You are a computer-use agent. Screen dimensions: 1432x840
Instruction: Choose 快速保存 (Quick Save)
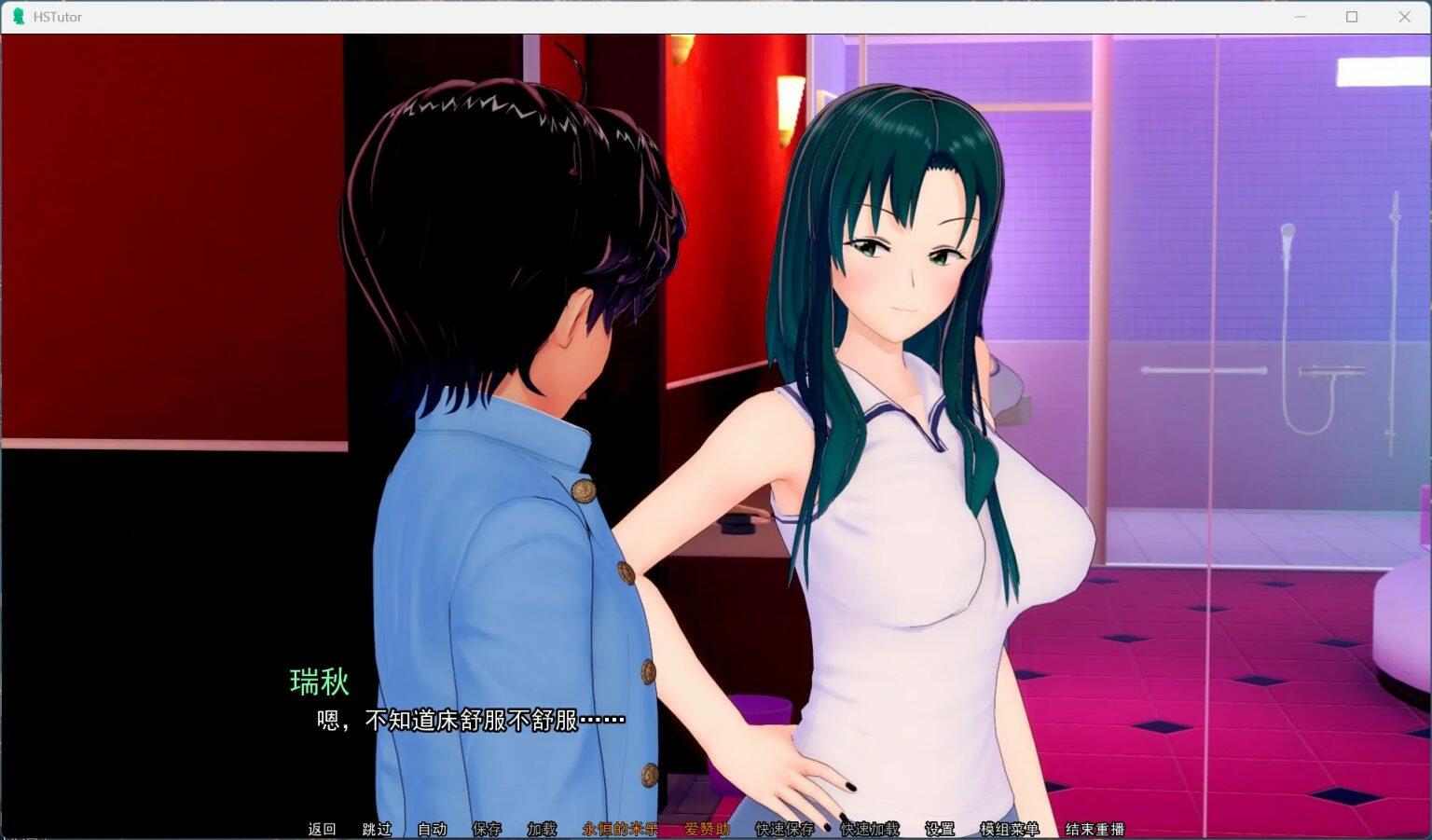pos(784,829)
